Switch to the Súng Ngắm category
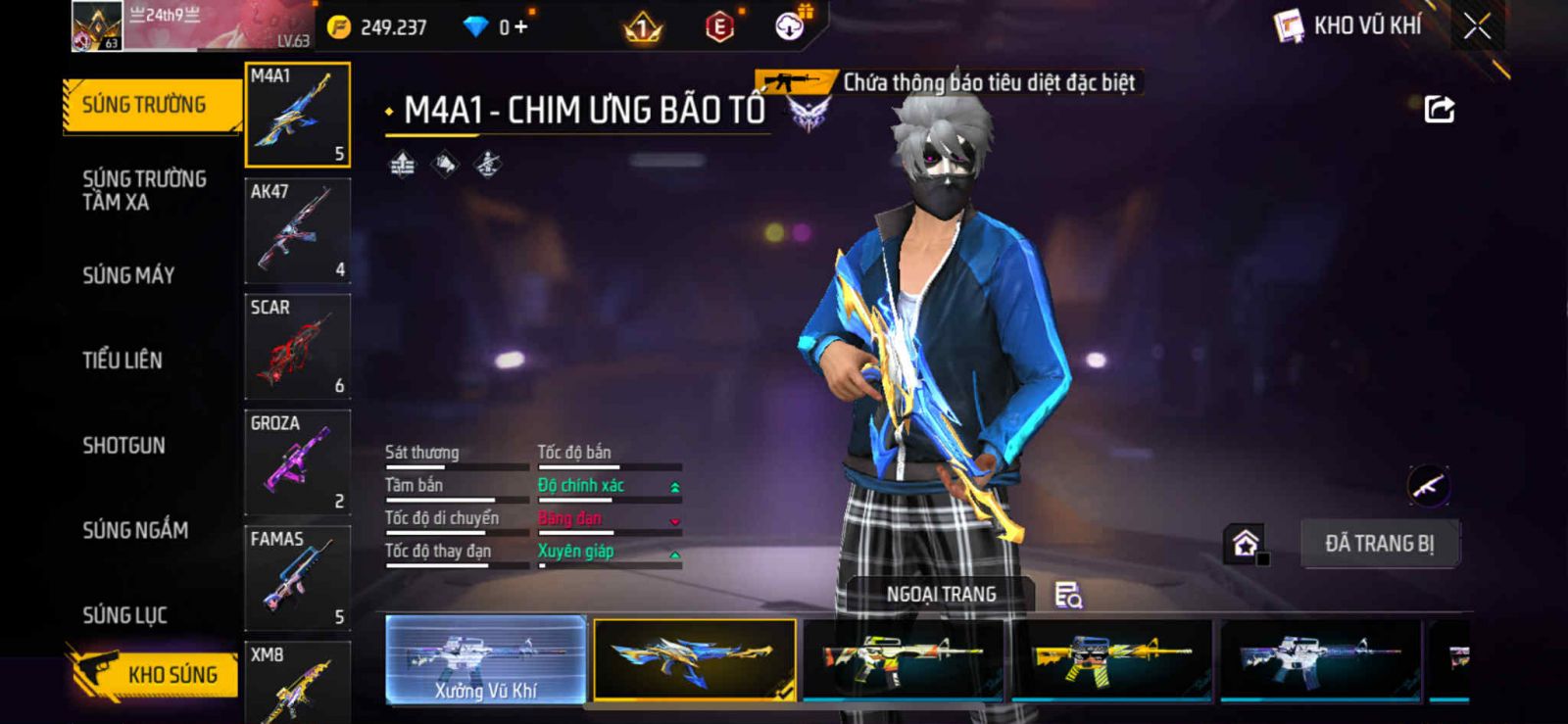The image size is (1568, 724). coord(135,530)
